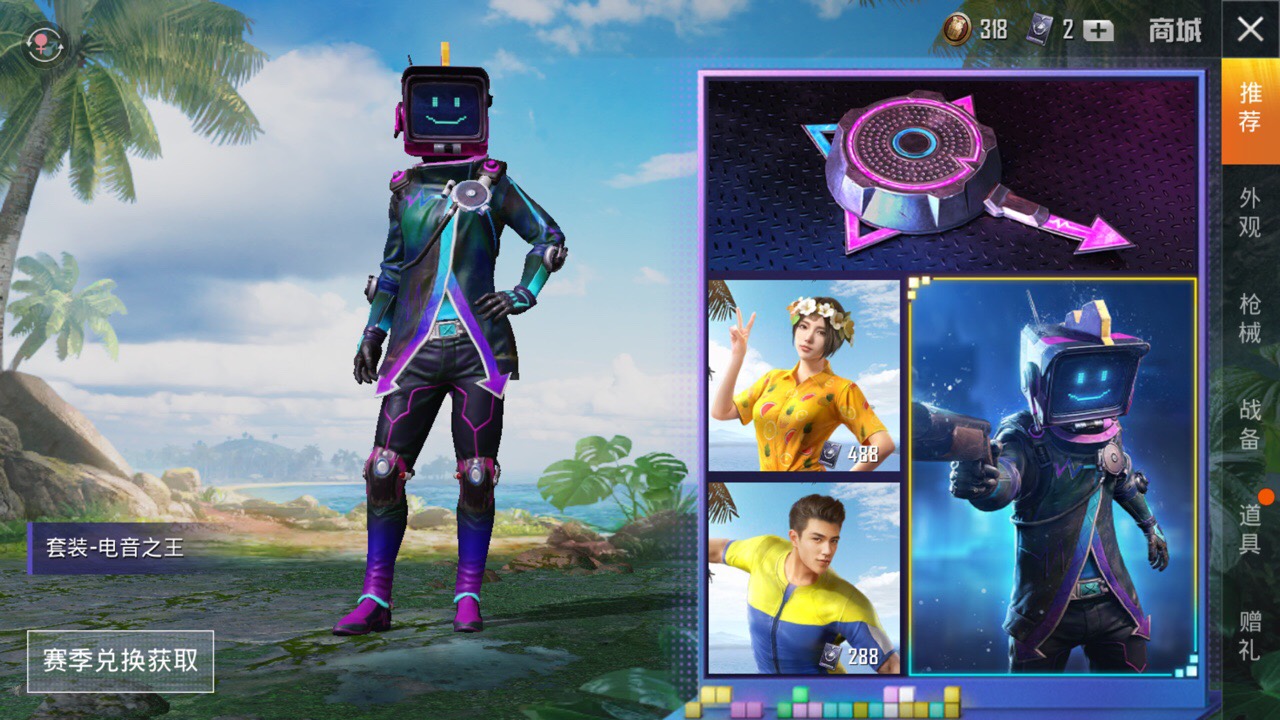Add more vouchers with the plus button
This screenshot has height=720, width=1280.
(x=1098, y=30)
